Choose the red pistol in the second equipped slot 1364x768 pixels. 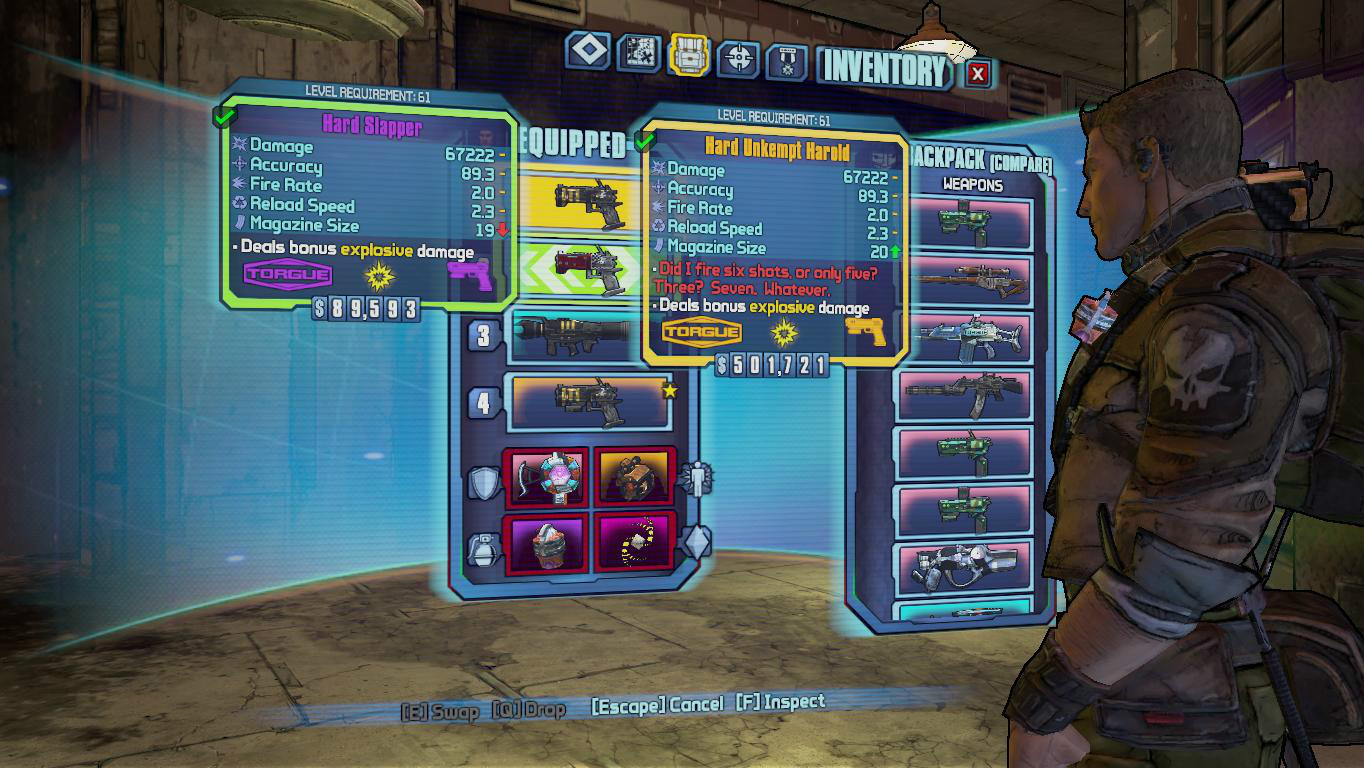pyautogui.click(x=590, y=268)
